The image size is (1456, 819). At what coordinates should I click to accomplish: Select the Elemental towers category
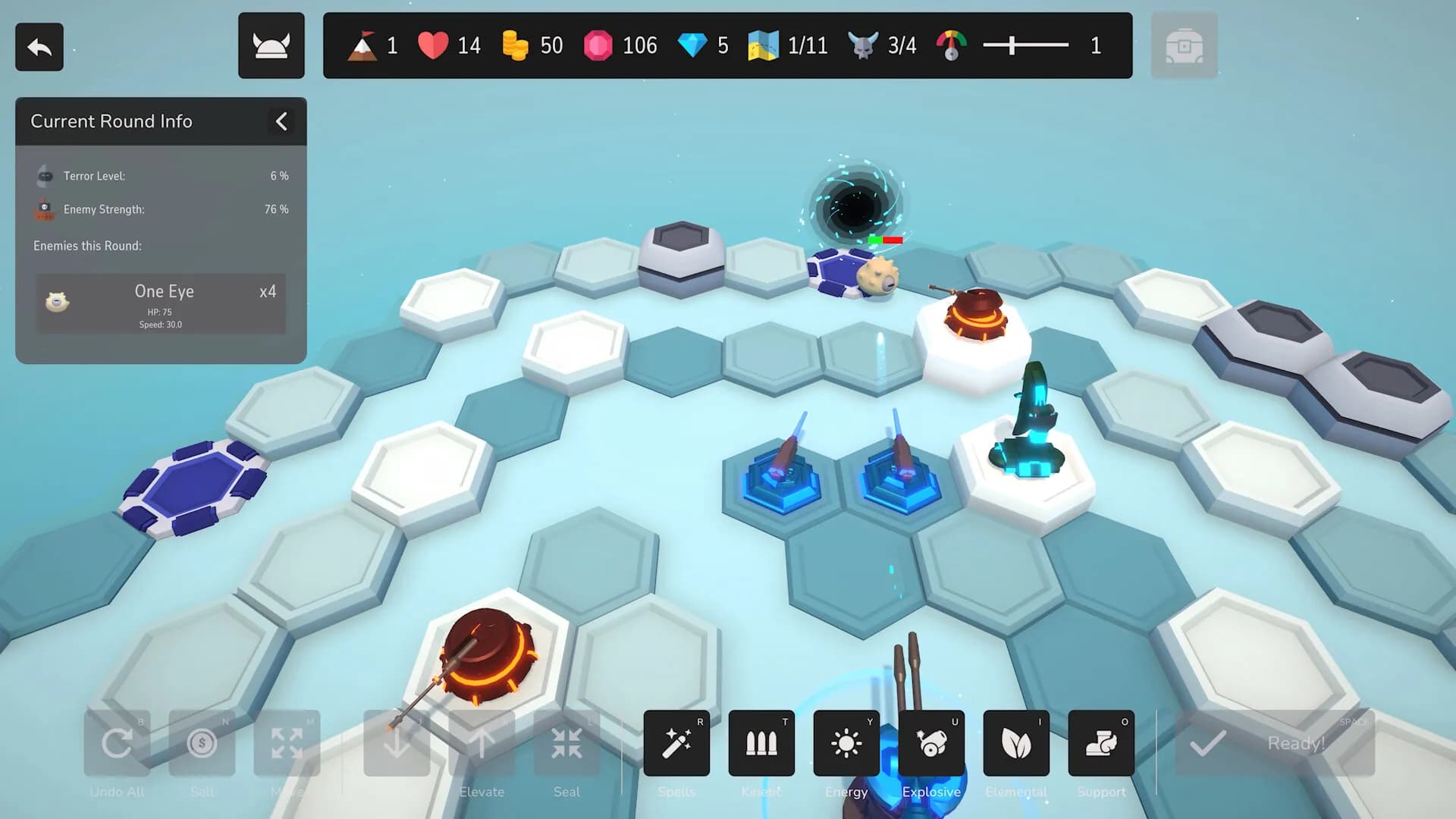click(1016, 744)
